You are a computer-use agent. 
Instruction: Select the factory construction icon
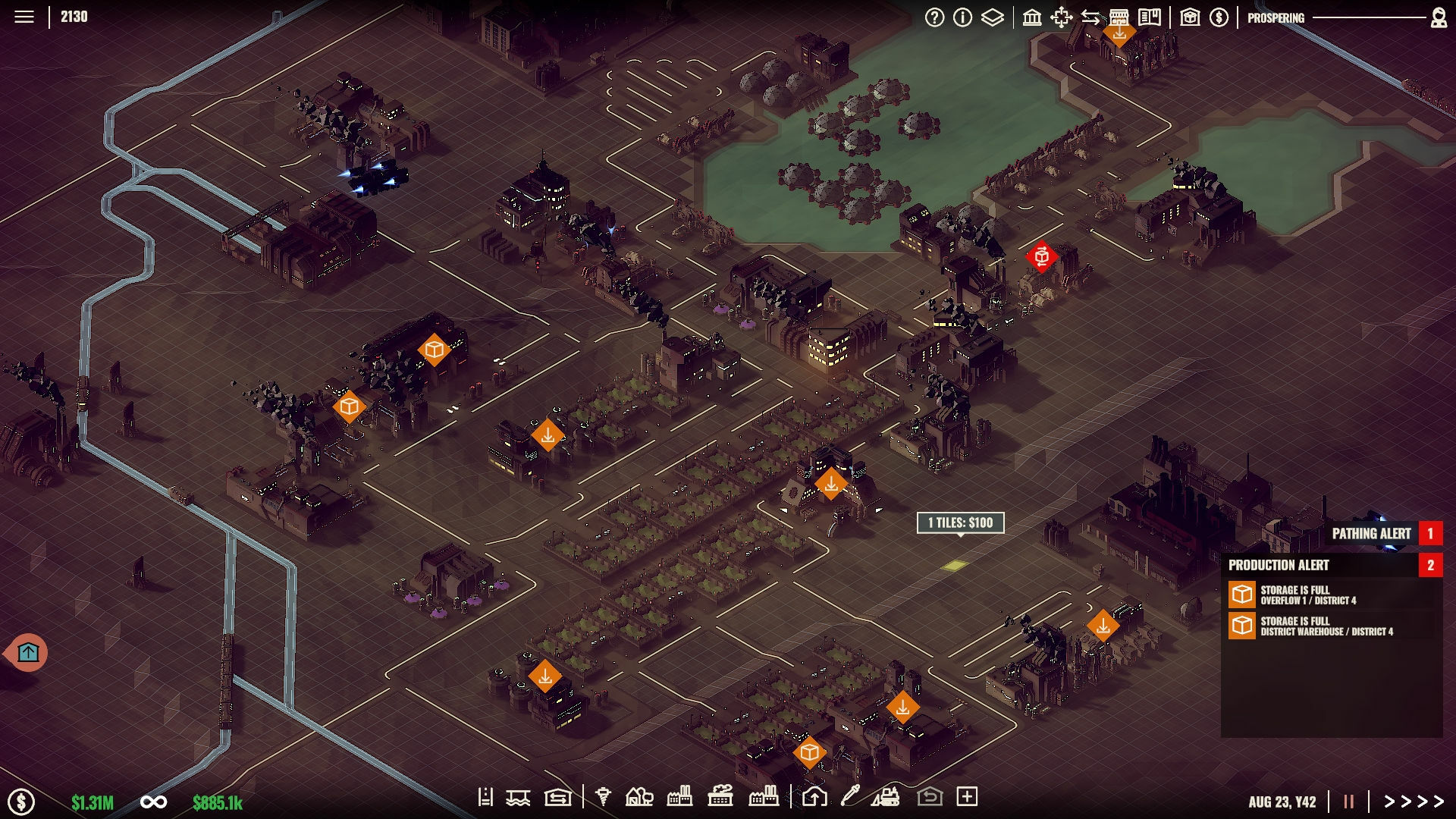coord(679,797)
